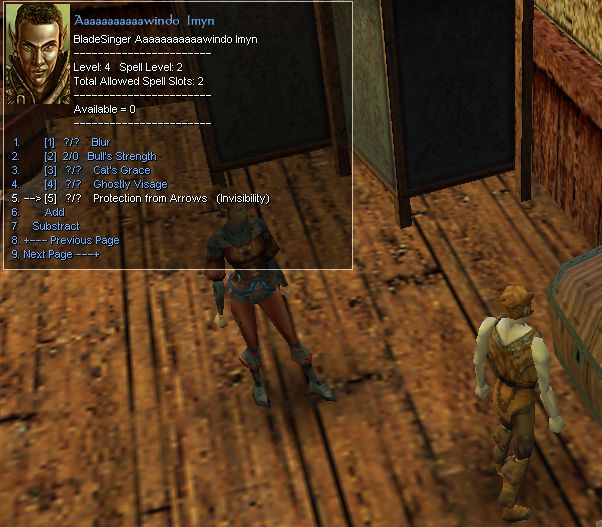
Task: Select the Ghostly Visage spell entry
Action: click(x=130, y=185)
